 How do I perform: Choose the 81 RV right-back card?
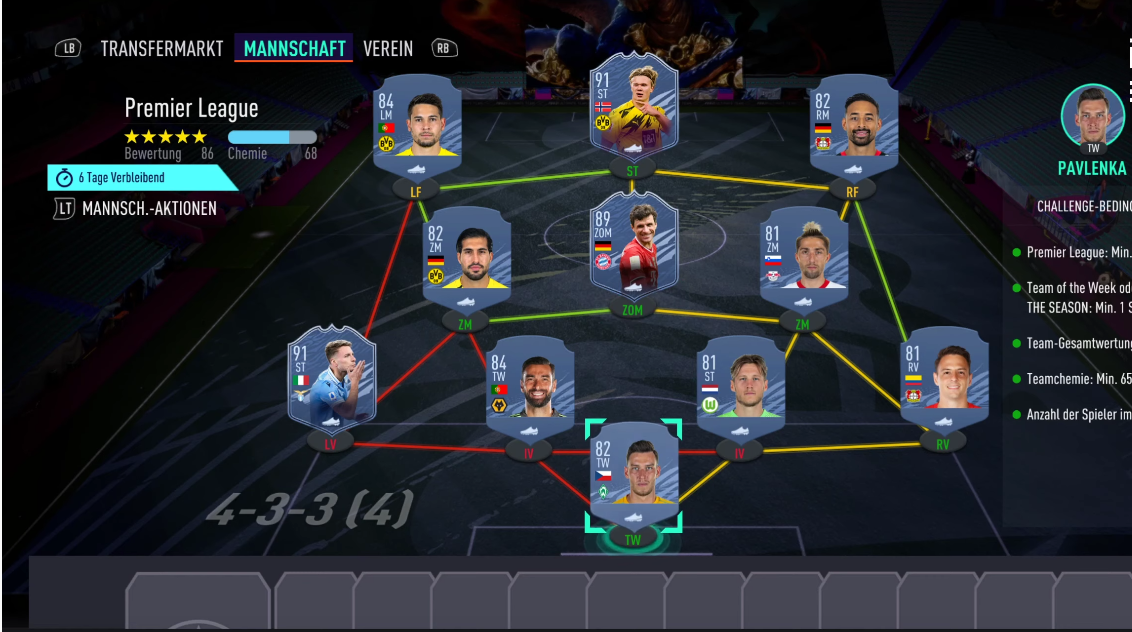(944, 378)
